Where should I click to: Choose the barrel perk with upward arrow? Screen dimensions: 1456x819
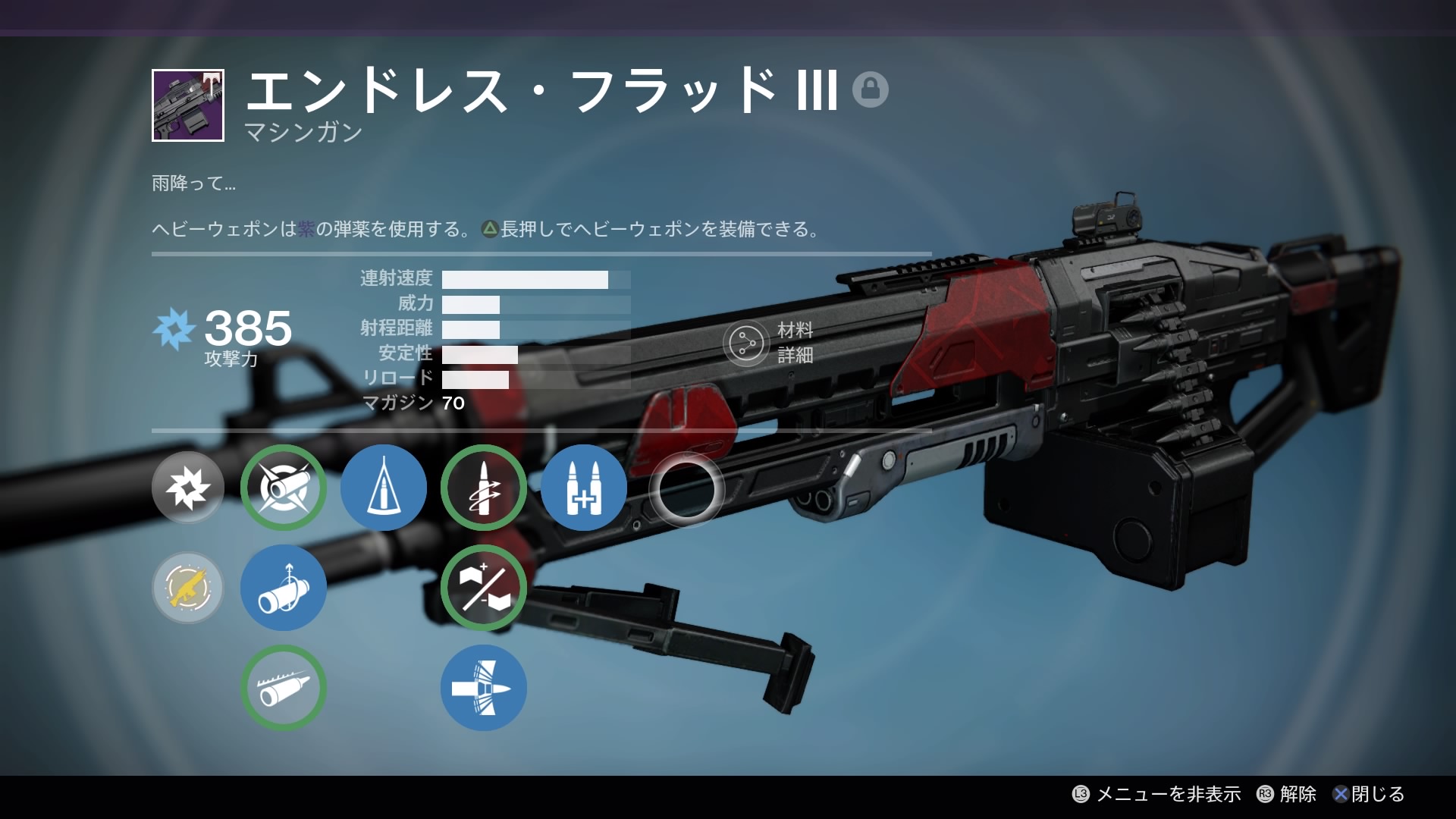[x=284, y=588]
